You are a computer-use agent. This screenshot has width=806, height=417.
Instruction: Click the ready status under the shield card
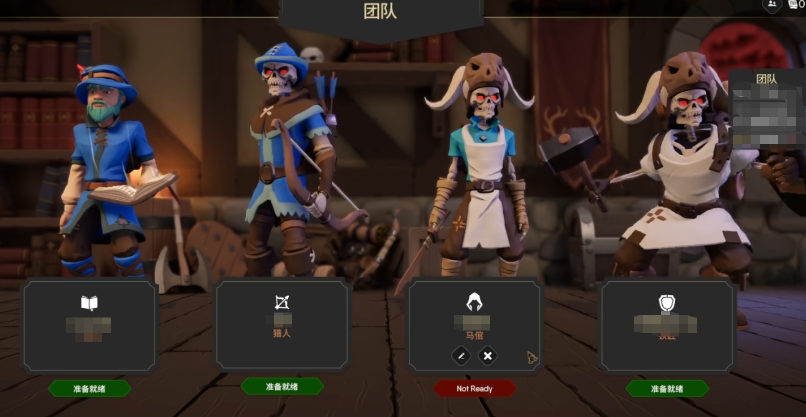click(667, 388)
